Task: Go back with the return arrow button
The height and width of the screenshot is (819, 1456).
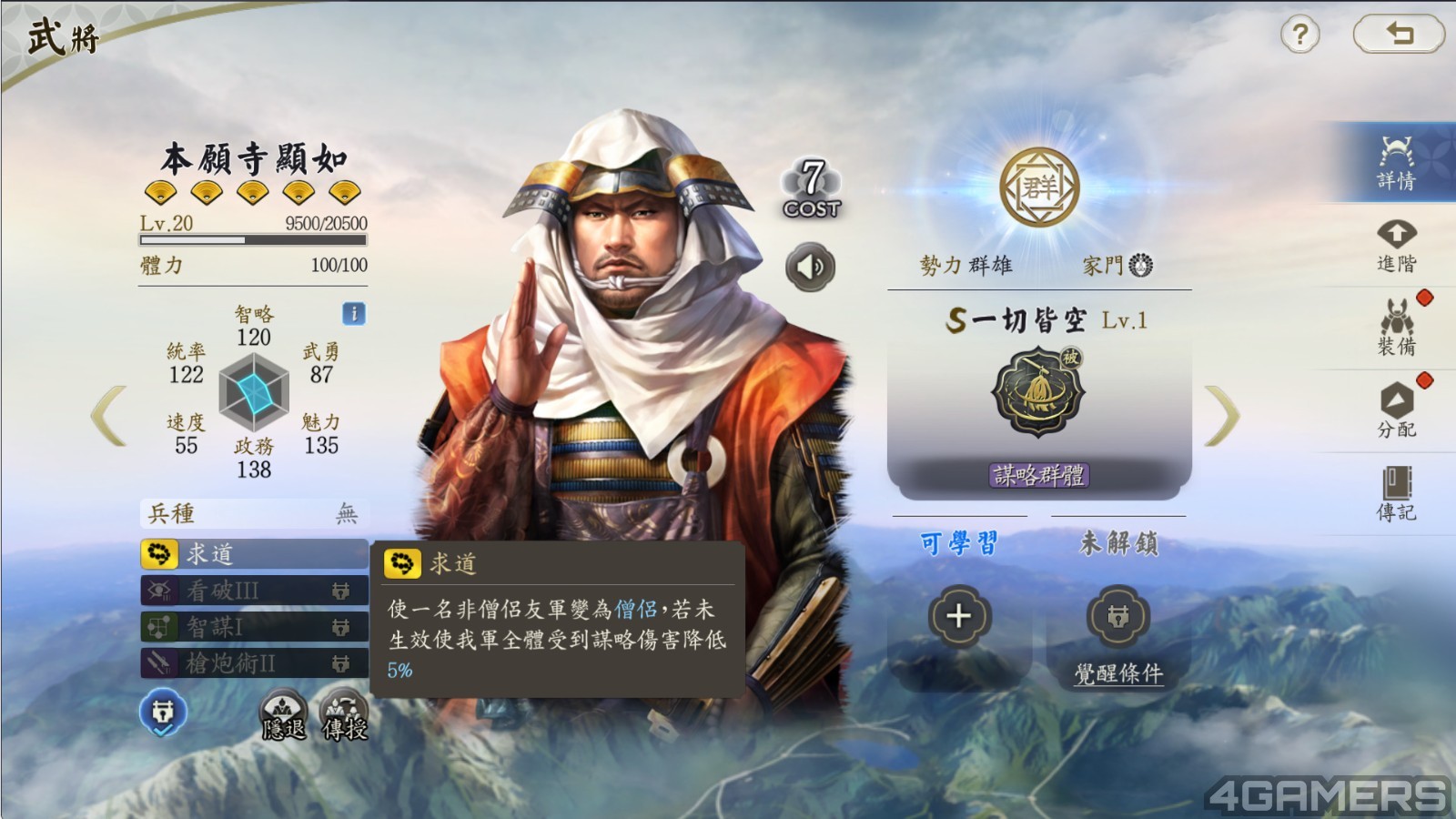Action: [x=1399, y=35]
